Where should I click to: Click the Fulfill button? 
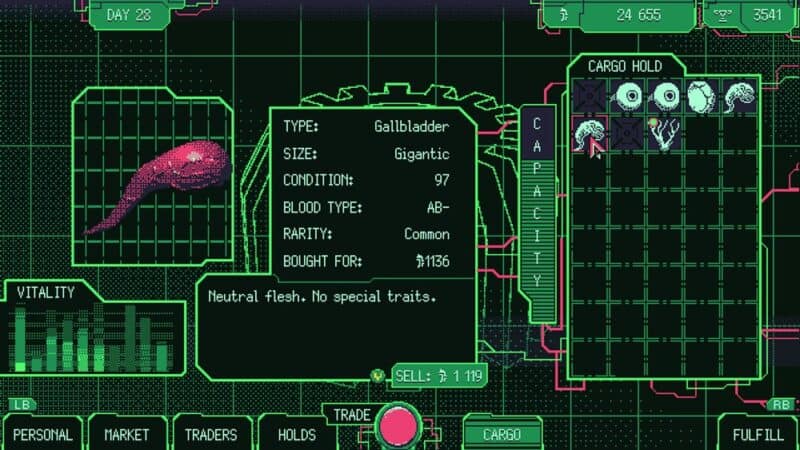tap(759, 434)
